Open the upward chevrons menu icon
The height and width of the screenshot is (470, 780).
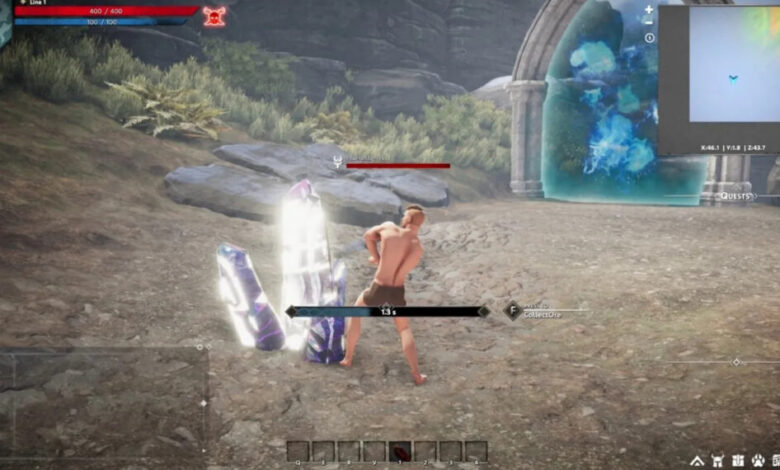coord(697,461)
